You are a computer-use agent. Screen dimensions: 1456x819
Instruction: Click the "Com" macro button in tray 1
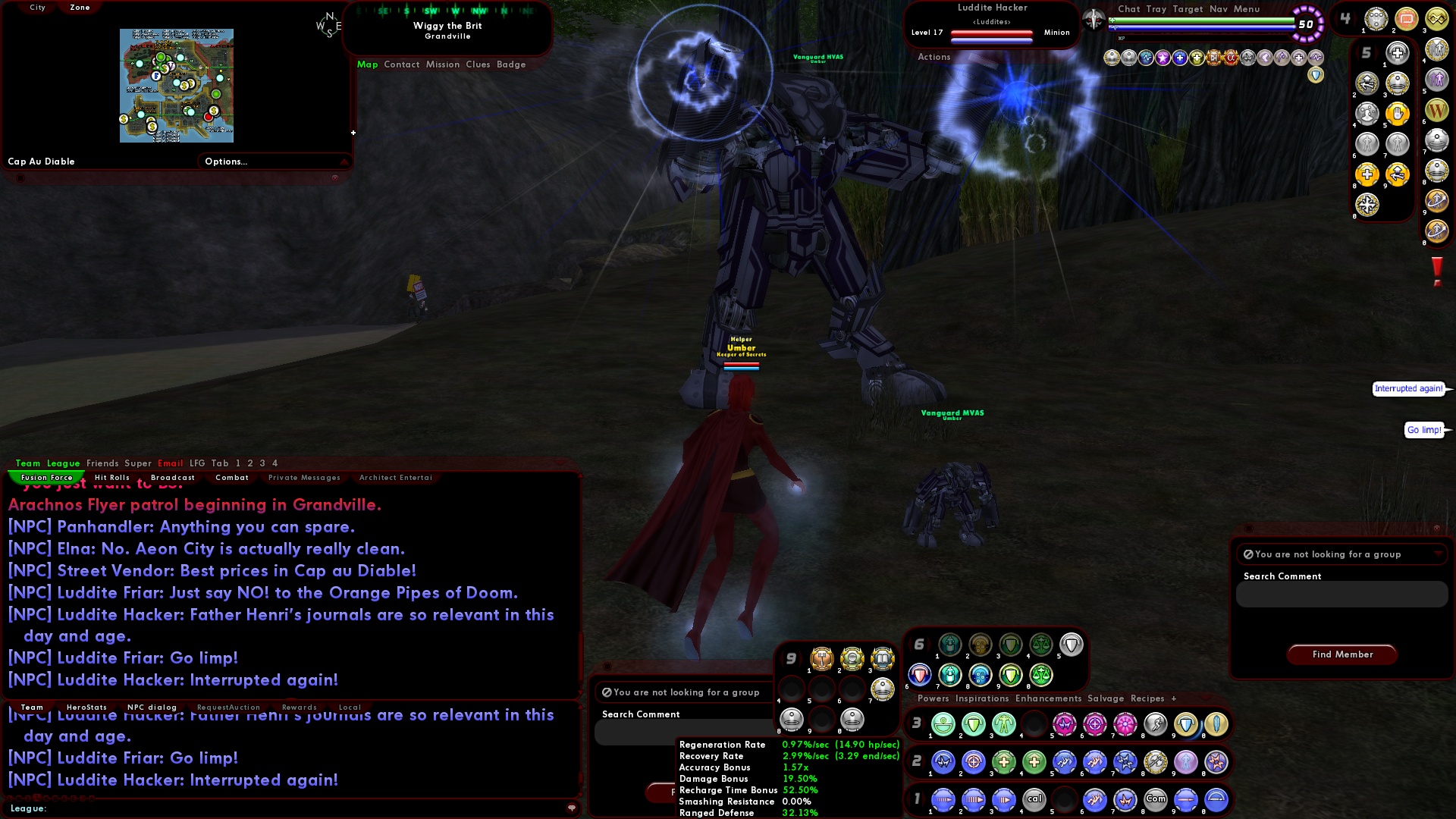click(1156, 799)
